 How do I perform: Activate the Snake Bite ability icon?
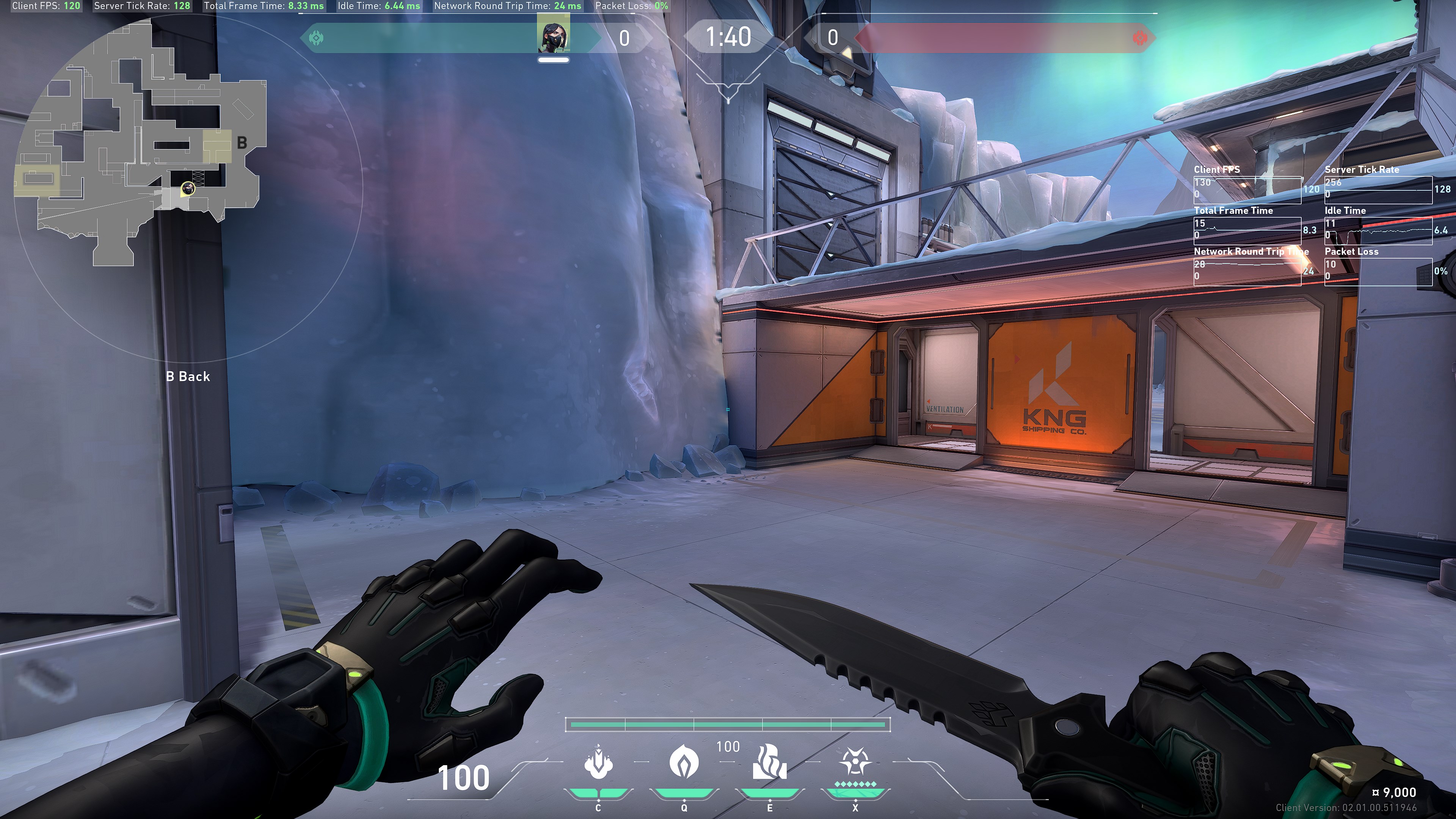[x=598, y=763]
